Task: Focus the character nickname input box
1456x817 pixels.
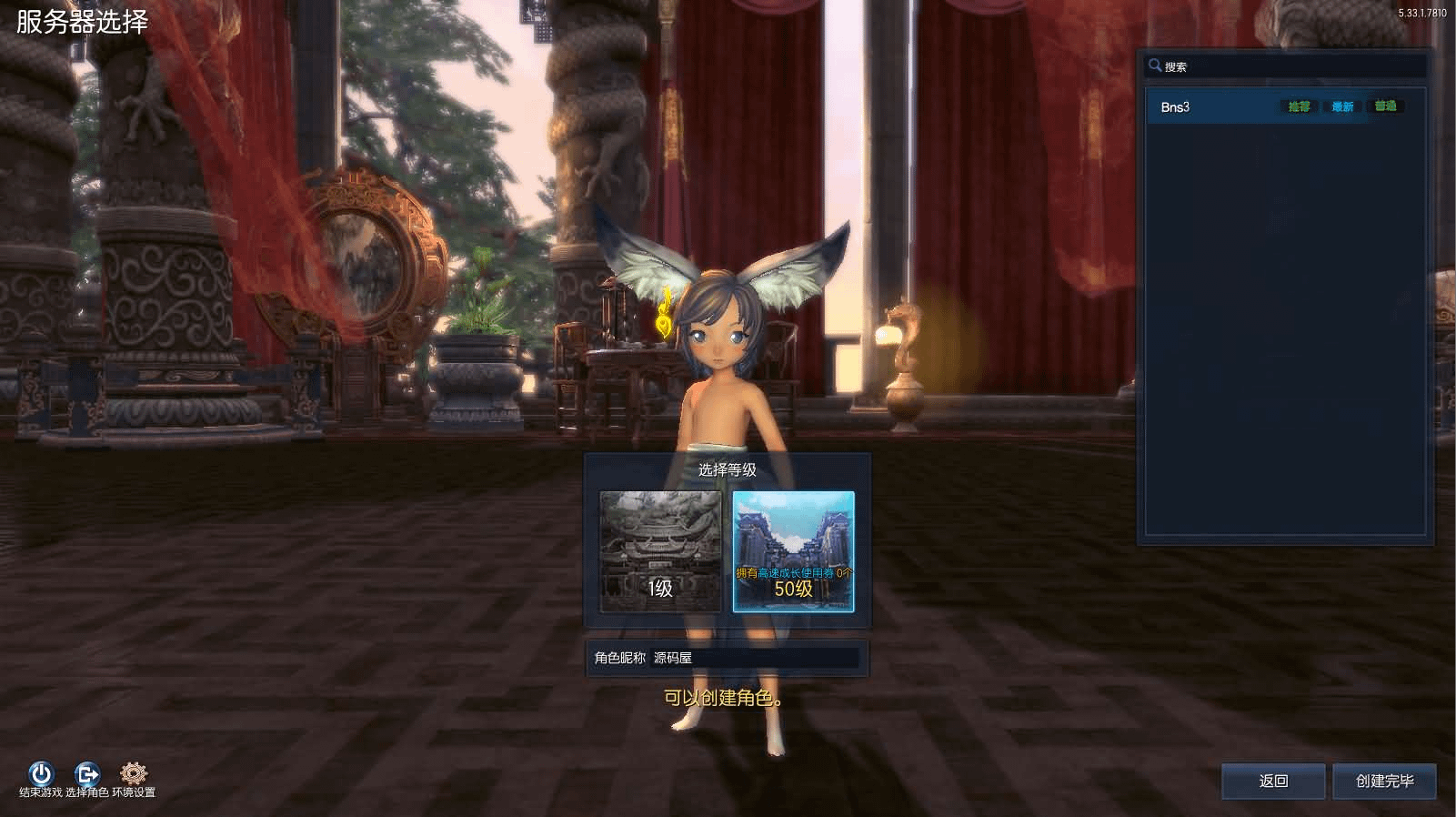Action: pos(755,658)
